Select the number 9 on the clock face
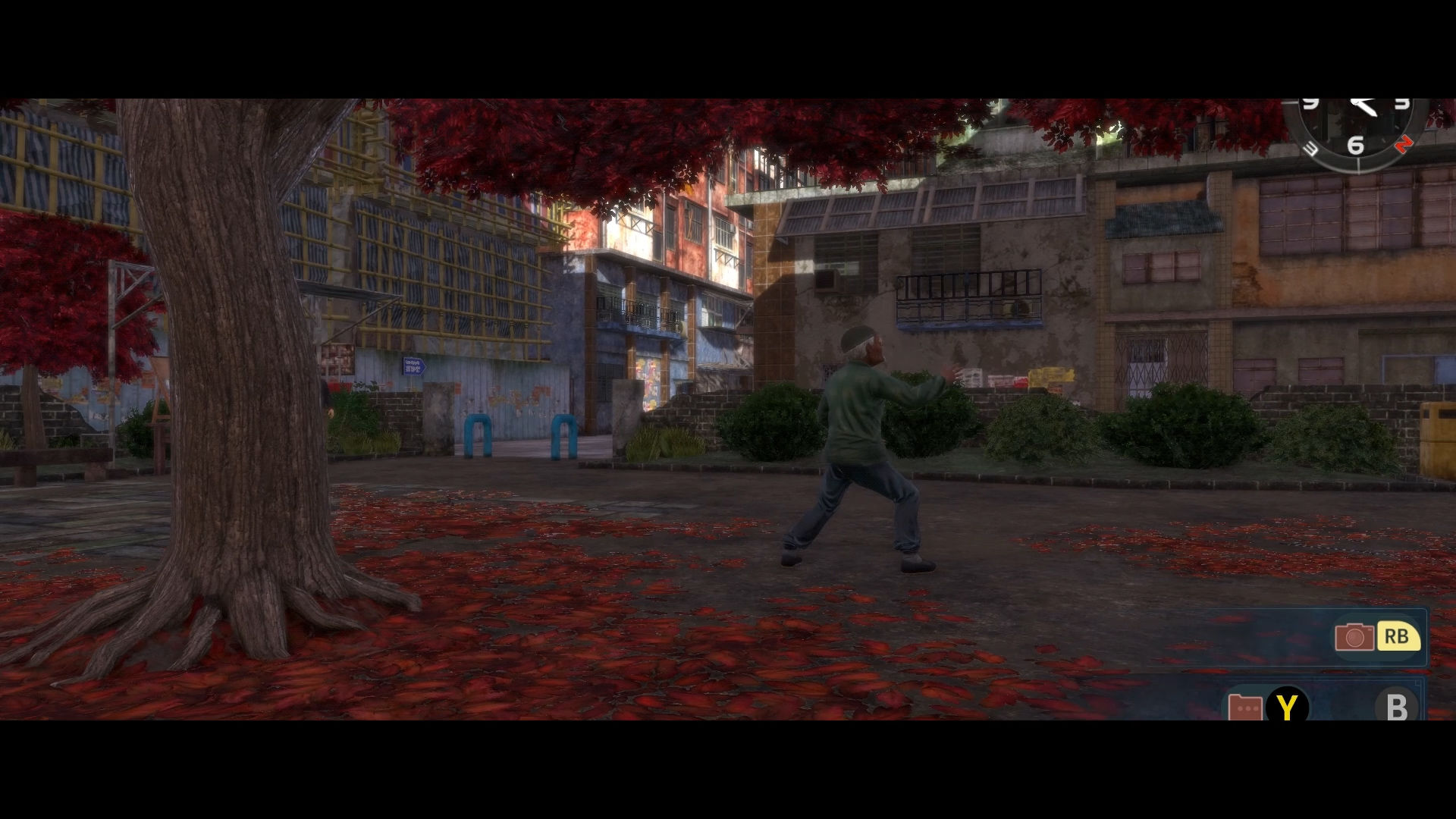1456x819 pixels. [1311, 102]
